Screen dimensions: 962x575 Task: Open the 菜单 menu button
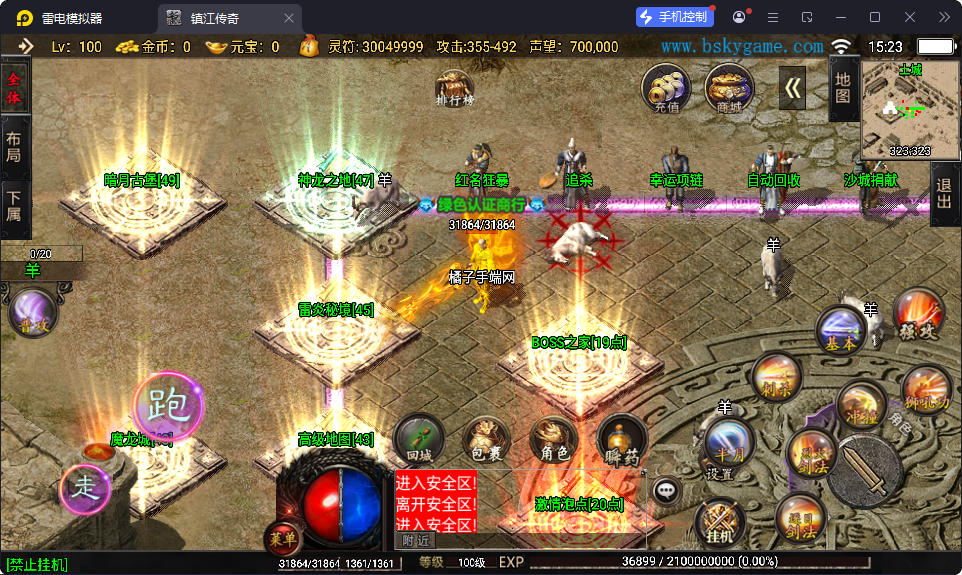pos(281,539)
